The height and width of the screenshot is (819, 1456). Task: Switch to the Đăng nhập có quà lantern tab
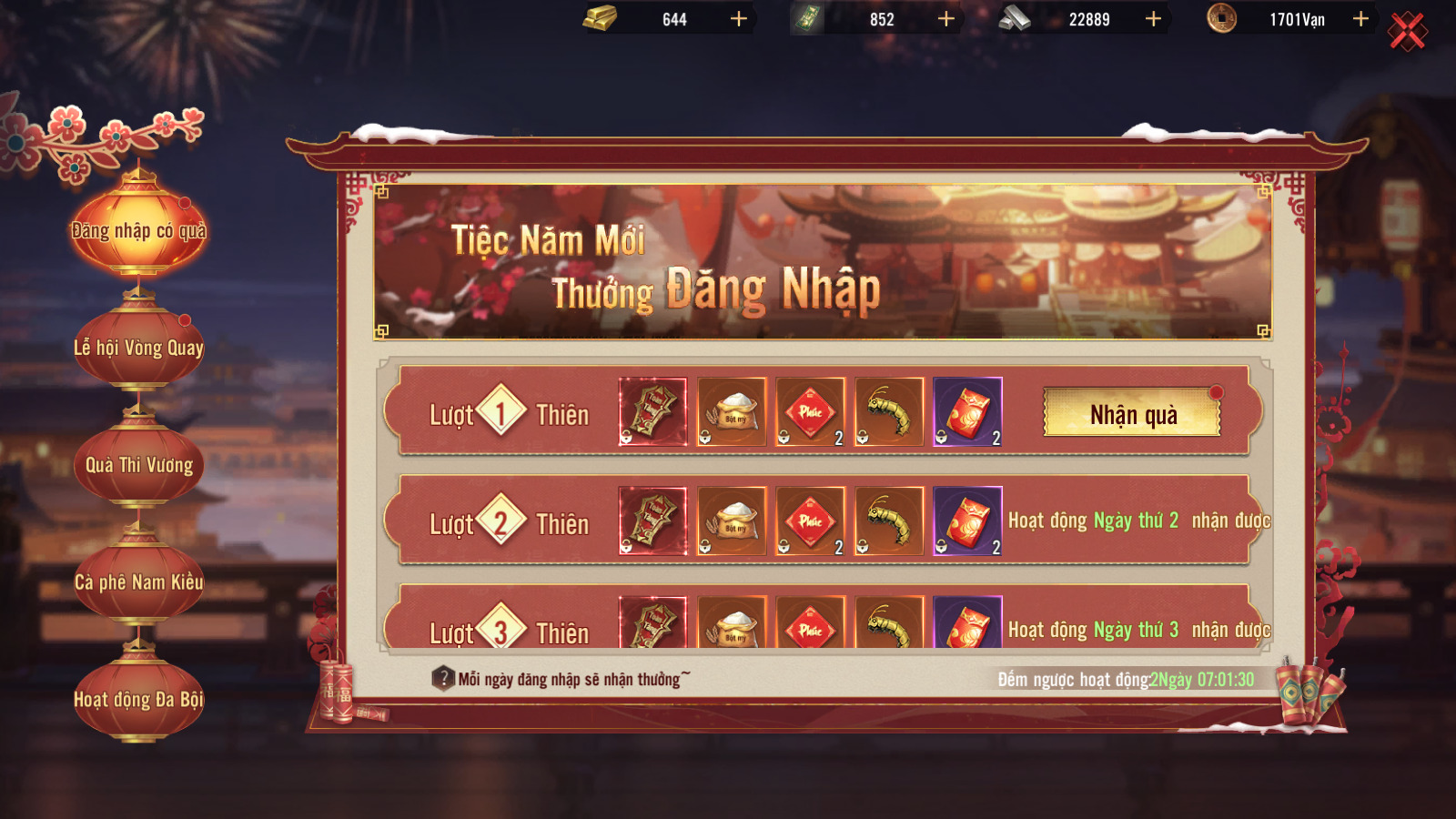[139, 230]
